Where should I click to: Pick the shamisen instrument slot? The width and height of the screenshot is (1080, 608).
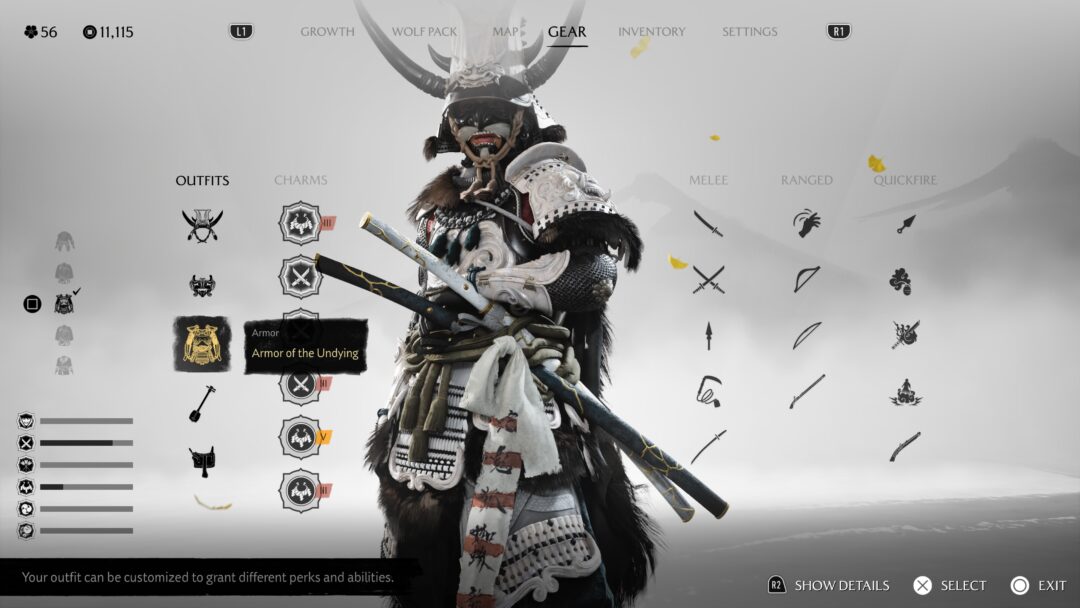(202, 404)
